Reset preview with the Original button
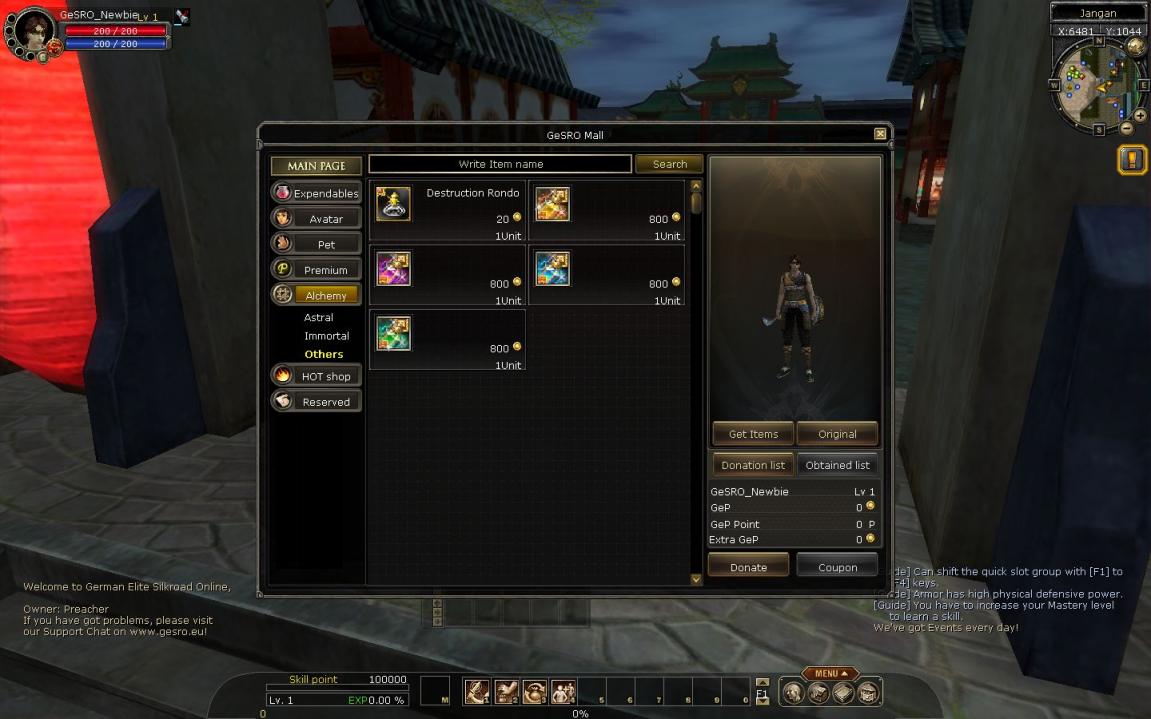 837,434
